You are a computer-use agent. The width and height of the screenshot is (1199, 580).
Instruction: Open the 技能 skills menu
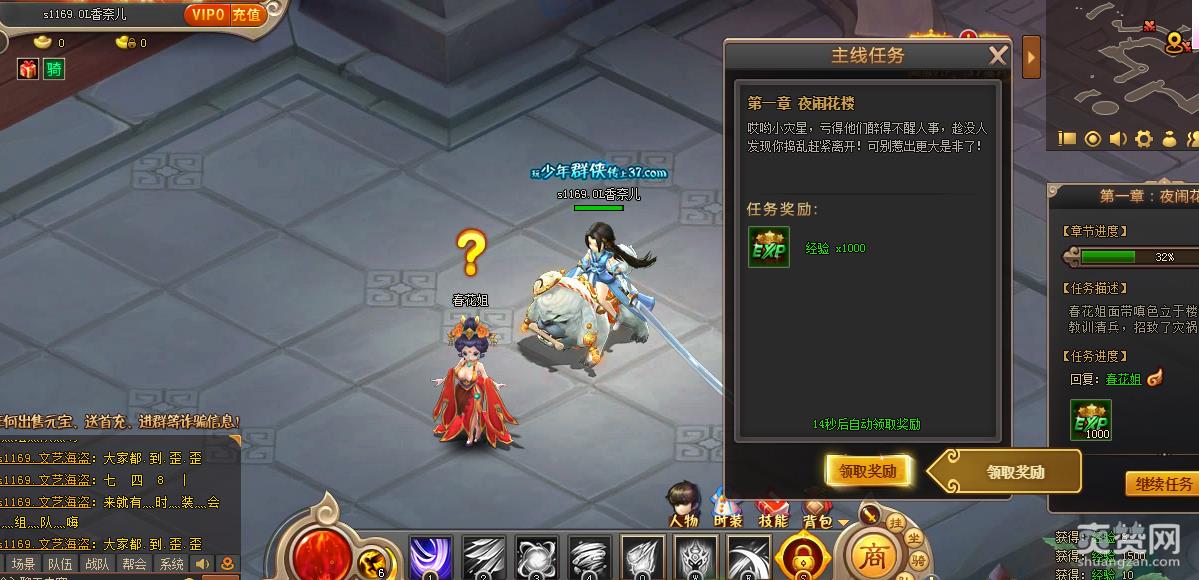pos(772,505)
